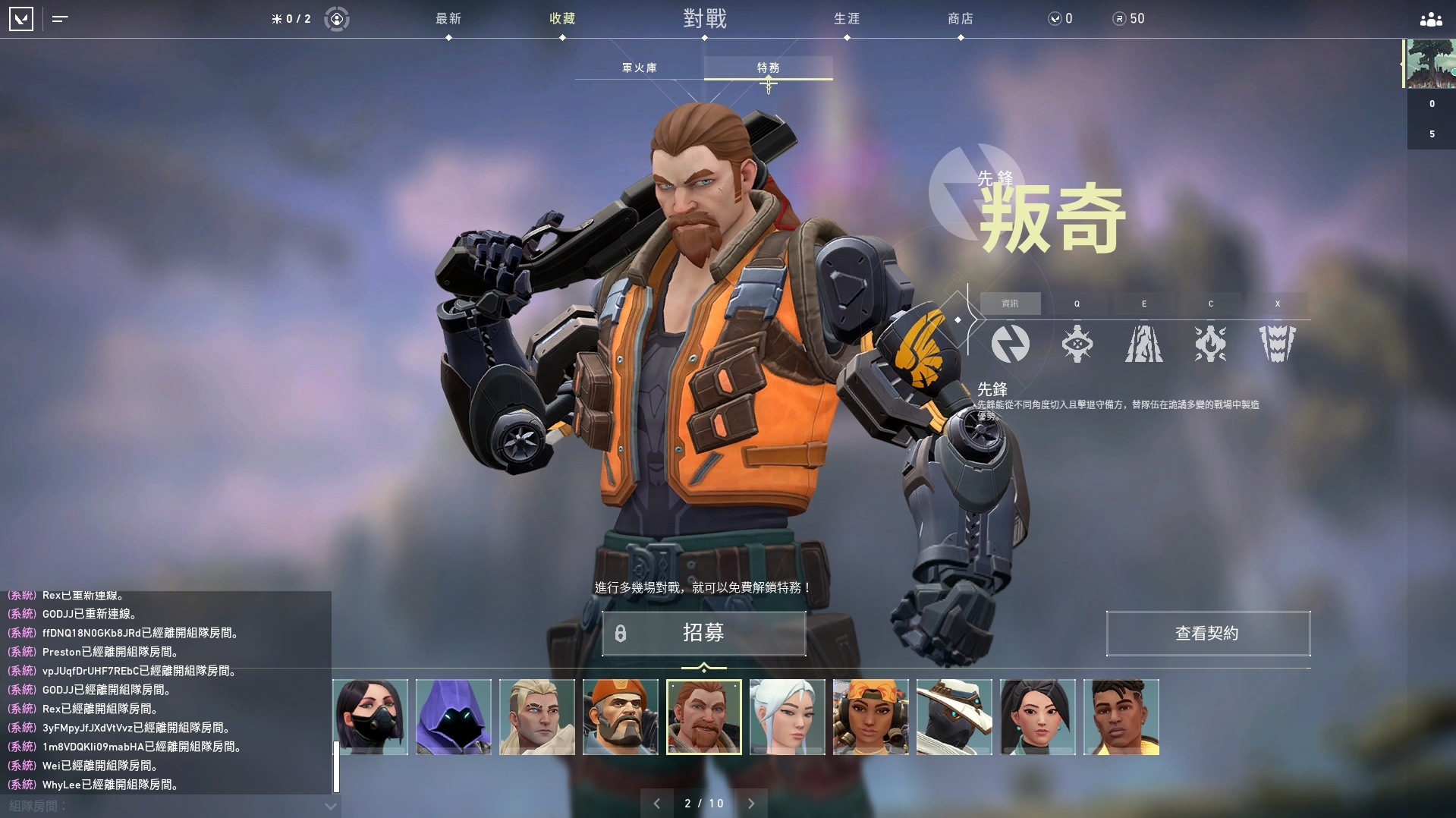View Breach's X ultimate ability icon
Image resolution: width=1456 pixels, height=818 pixels.
(1278, 344)
